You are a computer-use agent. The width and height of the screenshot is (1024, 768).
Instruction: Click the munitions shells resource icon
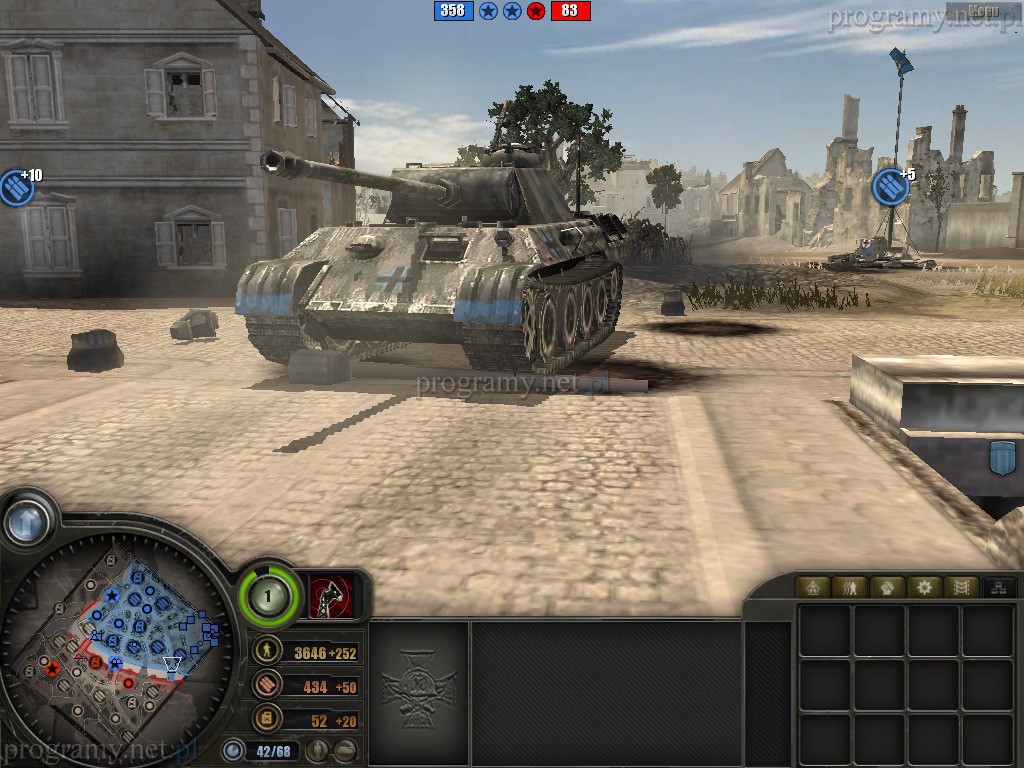pos(267,685)
